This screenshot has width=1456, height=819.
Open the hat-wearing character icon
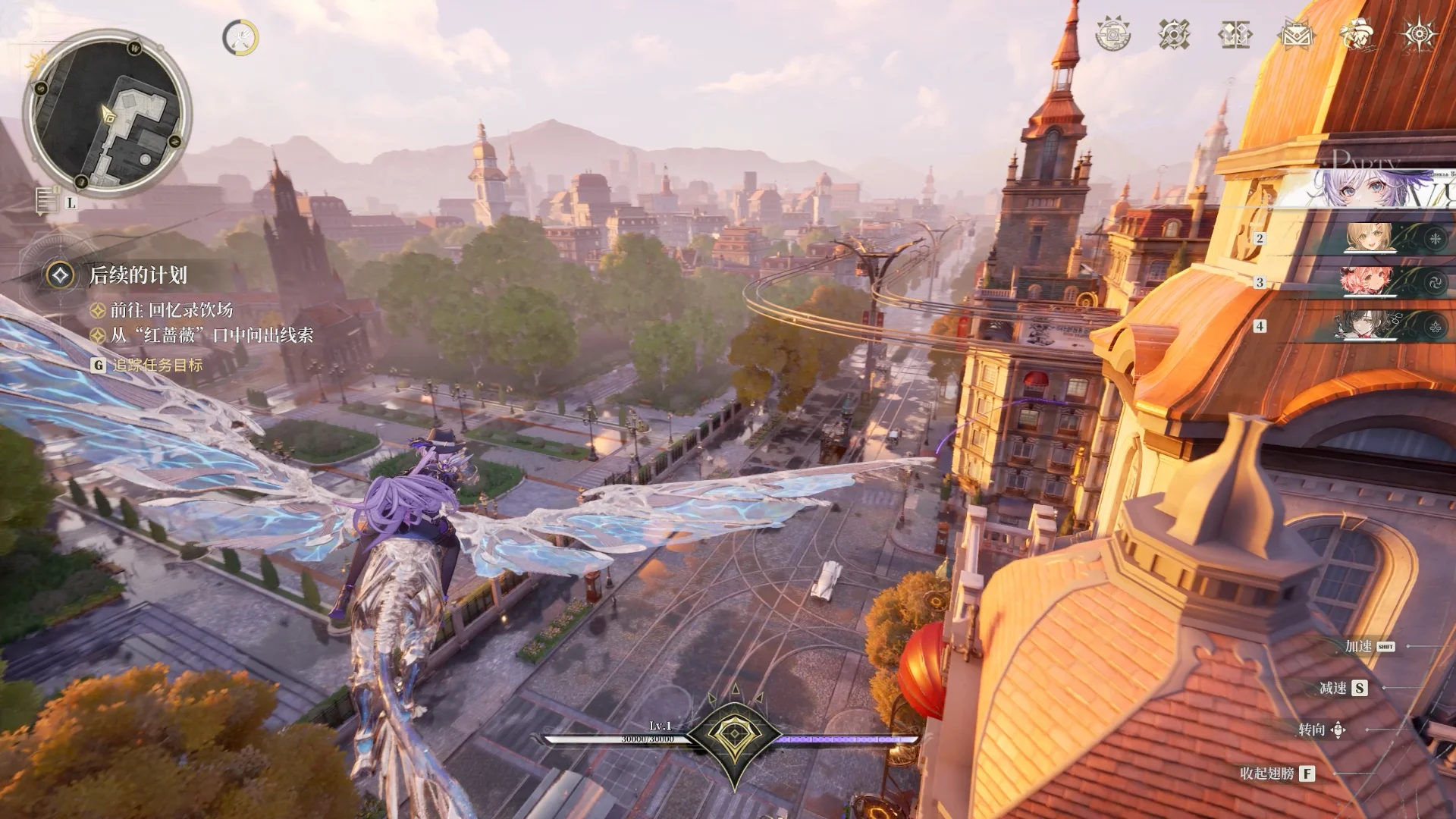(1357, 34)
